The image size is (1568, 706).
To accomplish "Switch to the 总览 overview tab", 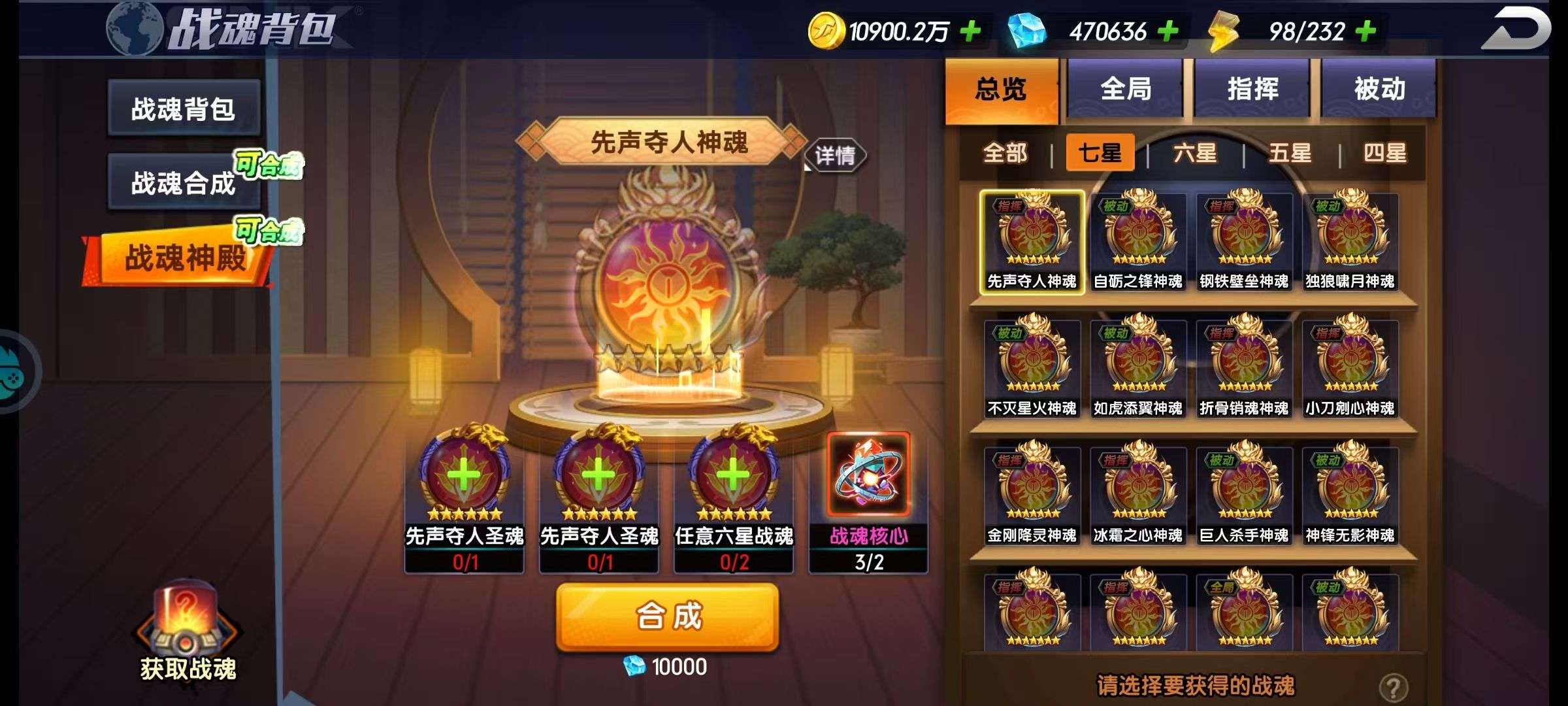I will pyautogui.click(x=1000, y=90).
